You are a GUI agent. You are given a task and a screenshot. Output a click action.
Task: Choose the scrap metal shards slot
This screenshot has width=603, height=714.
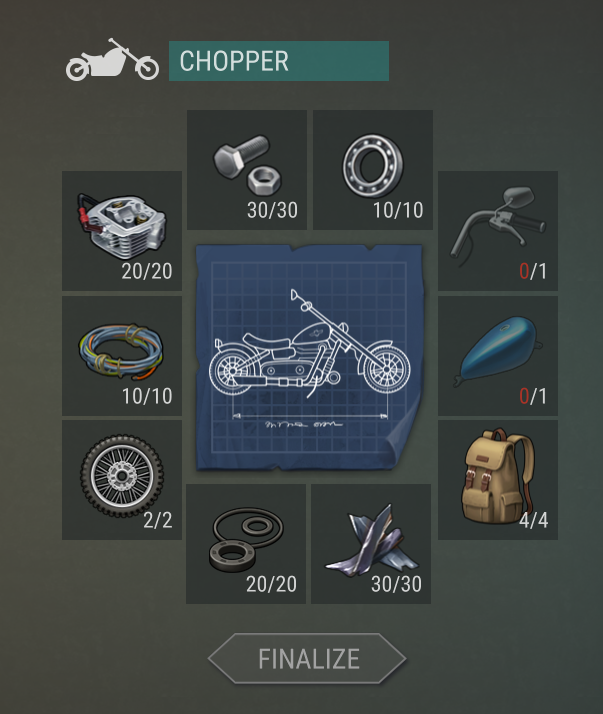coord(371,544)
